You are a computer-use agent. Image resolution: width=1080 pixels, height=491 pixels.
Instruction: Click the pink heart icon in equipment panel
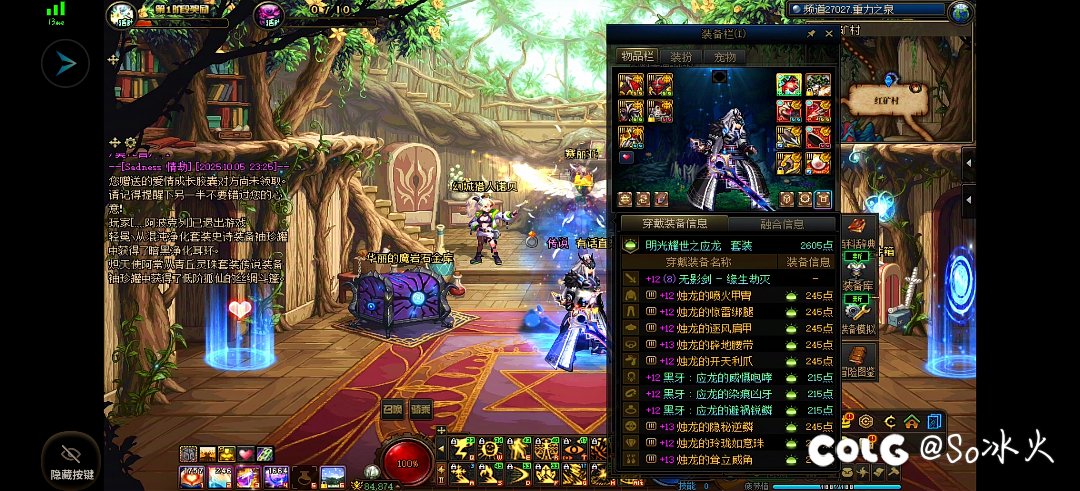[626, 157]
